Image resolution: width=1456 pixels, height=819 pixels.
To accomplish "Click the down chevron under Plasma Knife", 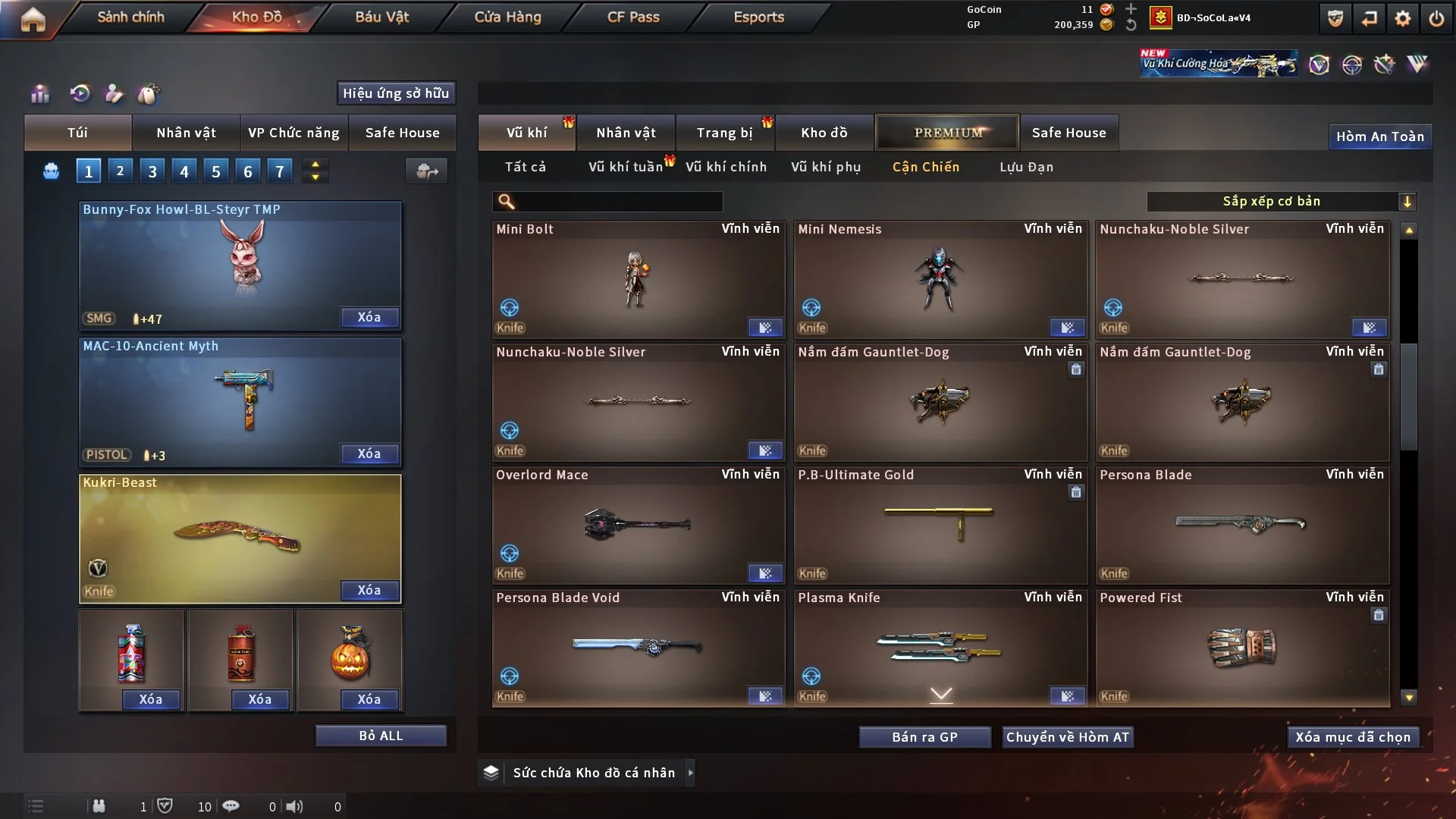I will (940, 692).
